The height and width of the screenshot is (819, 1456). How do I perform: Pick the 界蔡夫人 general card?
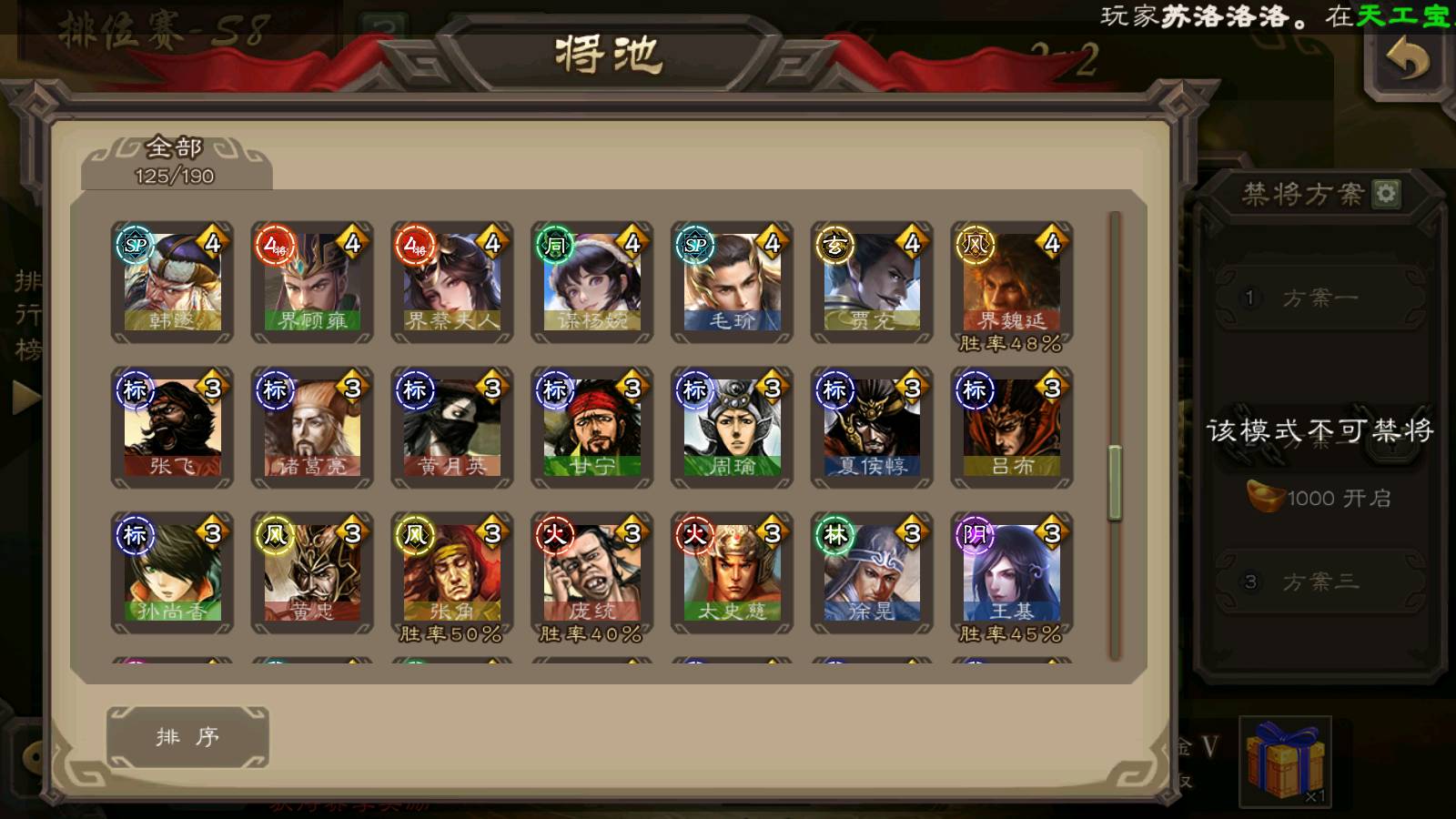pos(452,282)
